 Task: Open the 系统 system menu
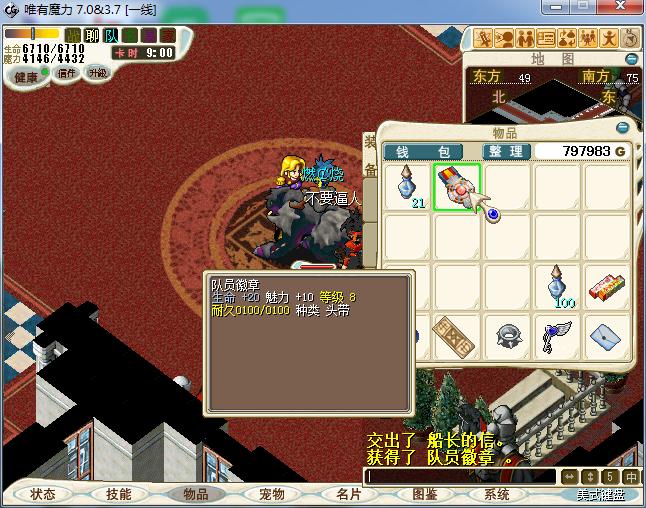coord(497,494)
